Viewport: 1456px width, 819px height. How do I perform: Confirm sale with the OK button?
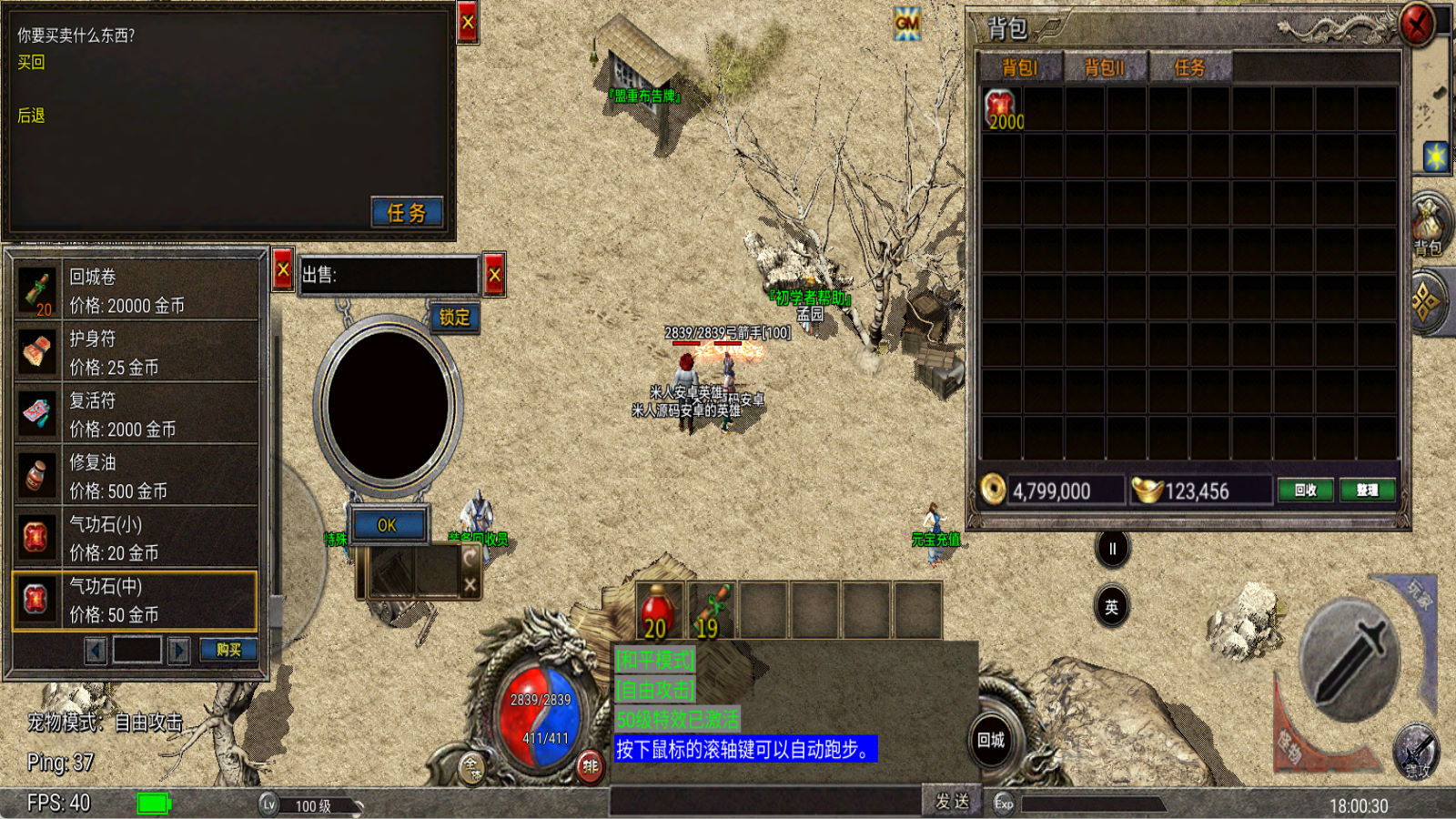(x=388, y=525)
